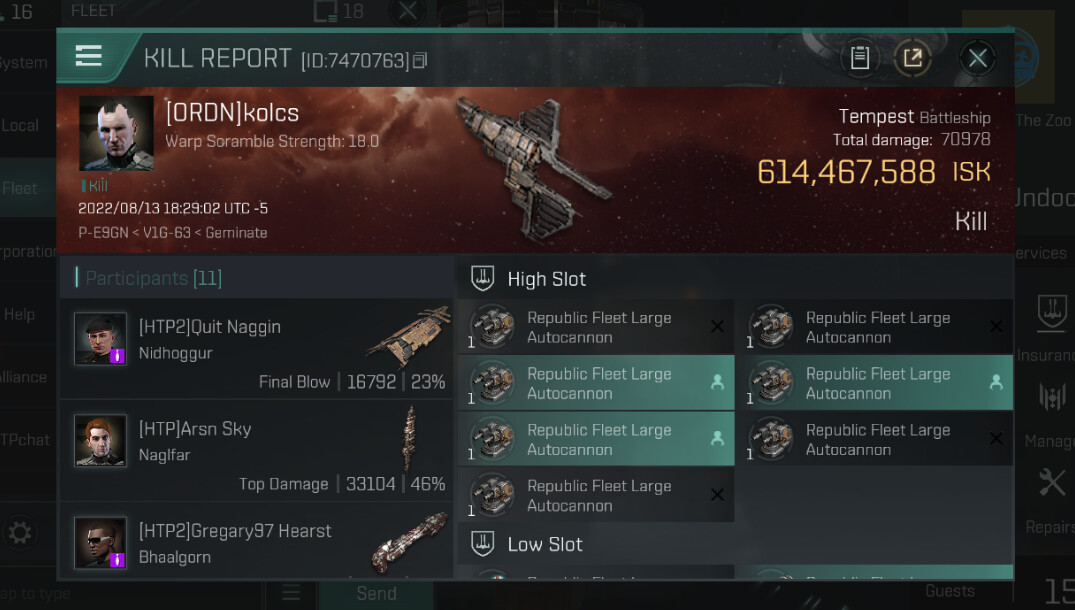Viewport: 1075px width, 610px height.
Task: Close the Fleet panel behind the report
Action: pos(407,12)
